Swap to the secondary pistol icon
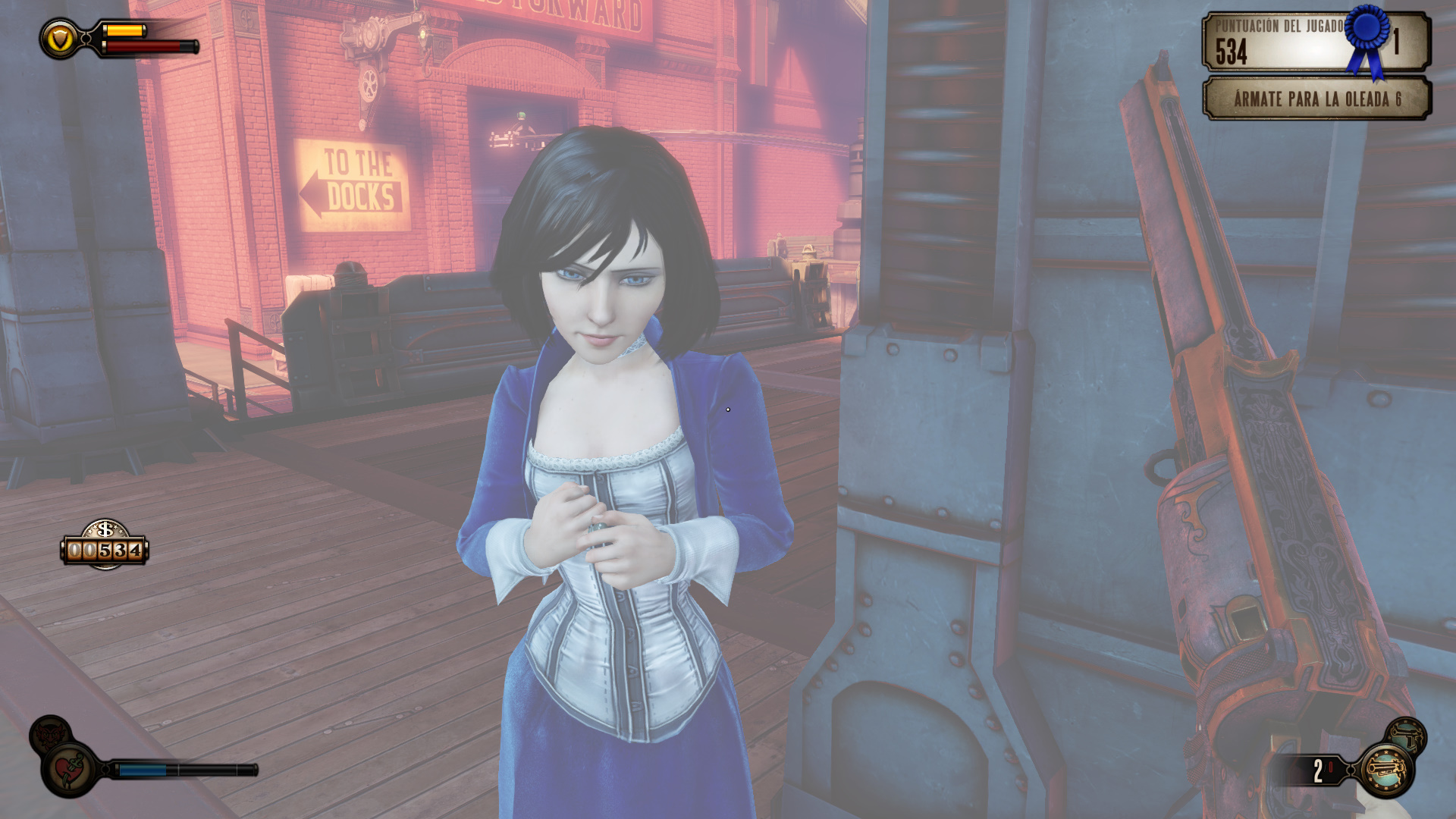Screen dimensions: 1456x819 [1407, 735]
